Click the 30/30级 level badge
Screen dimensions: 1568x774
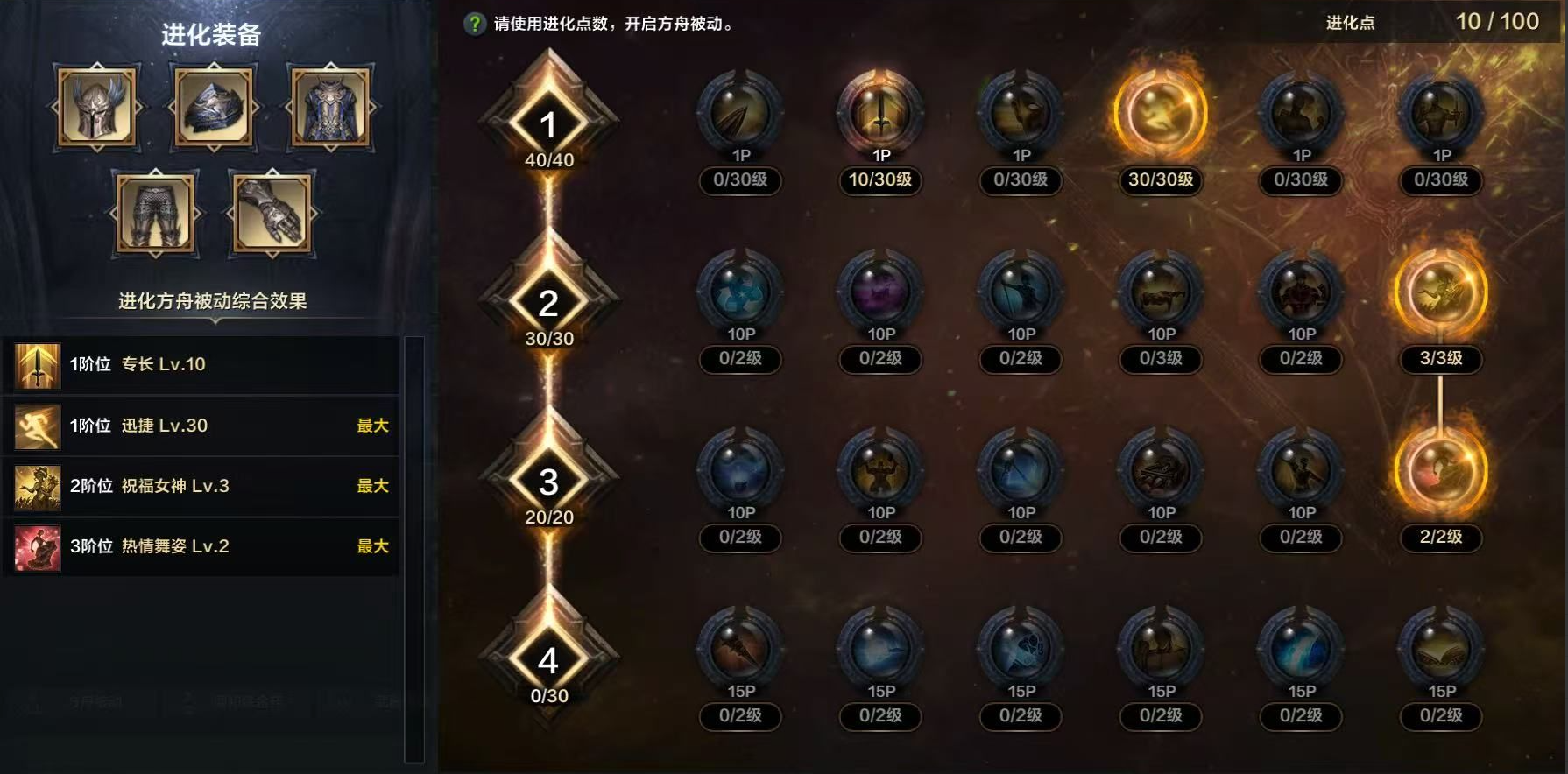click(x=1160, y=182)
